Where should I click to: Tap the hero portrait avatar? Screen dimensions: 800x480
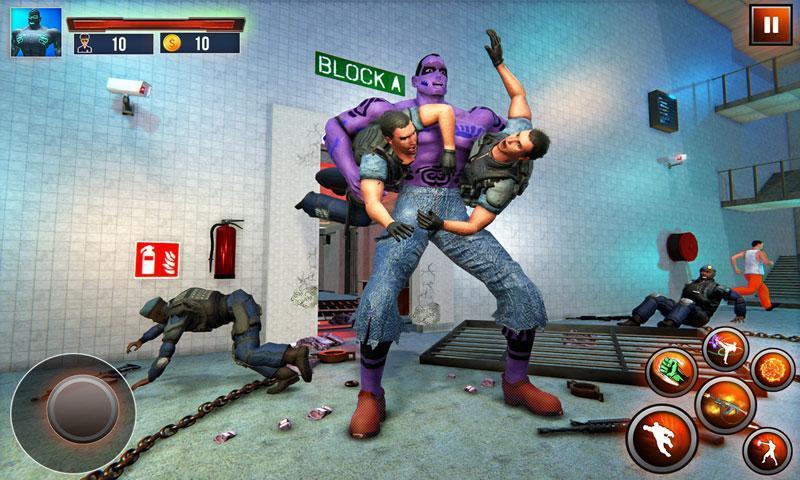pyautogui.click(x=35, y=32)
